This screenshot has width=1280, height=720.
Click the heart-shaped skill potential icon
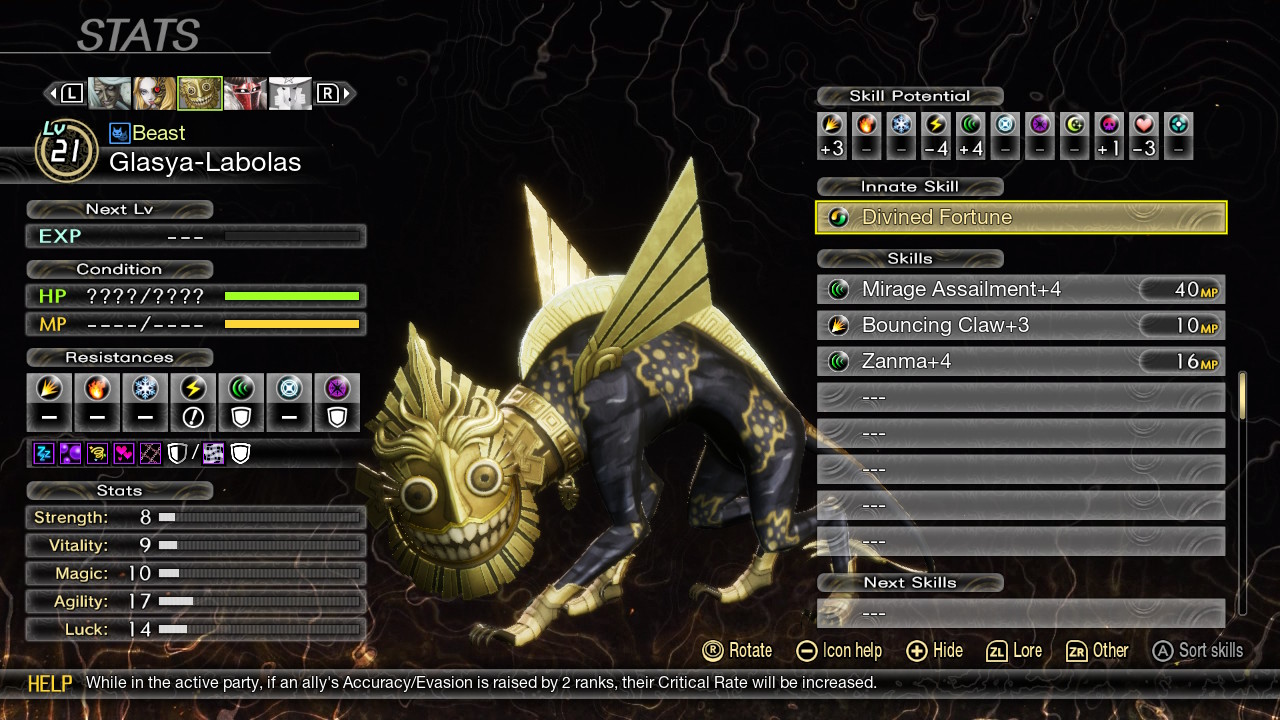click(x=1144, y=124)
